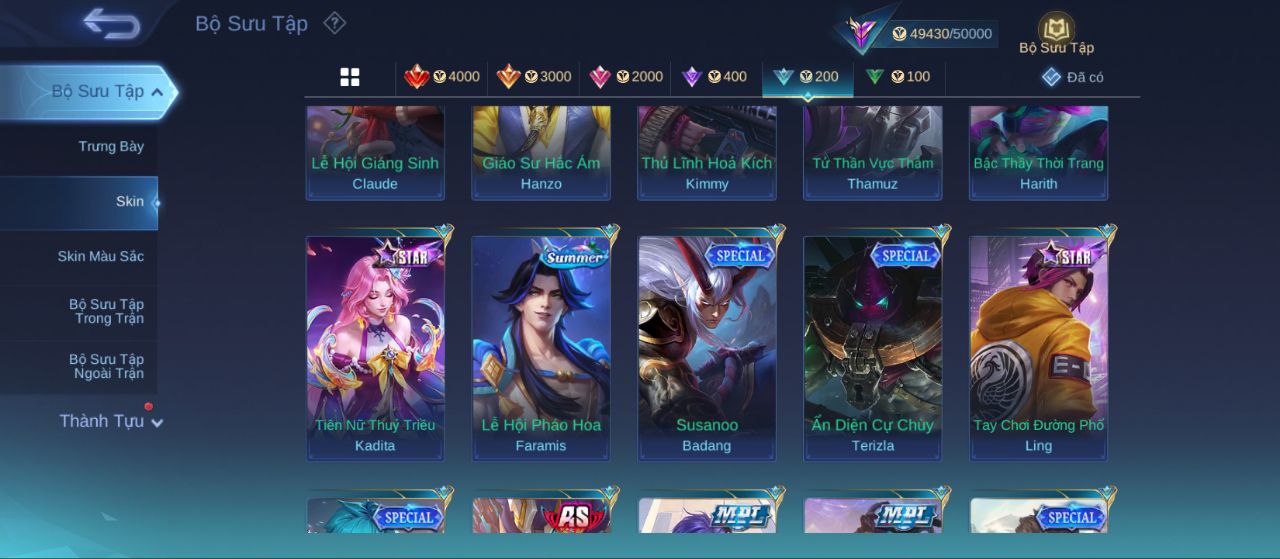Go back using the return arrow
The width and height of the screenshot is (1280, 559).
[111, 23]
